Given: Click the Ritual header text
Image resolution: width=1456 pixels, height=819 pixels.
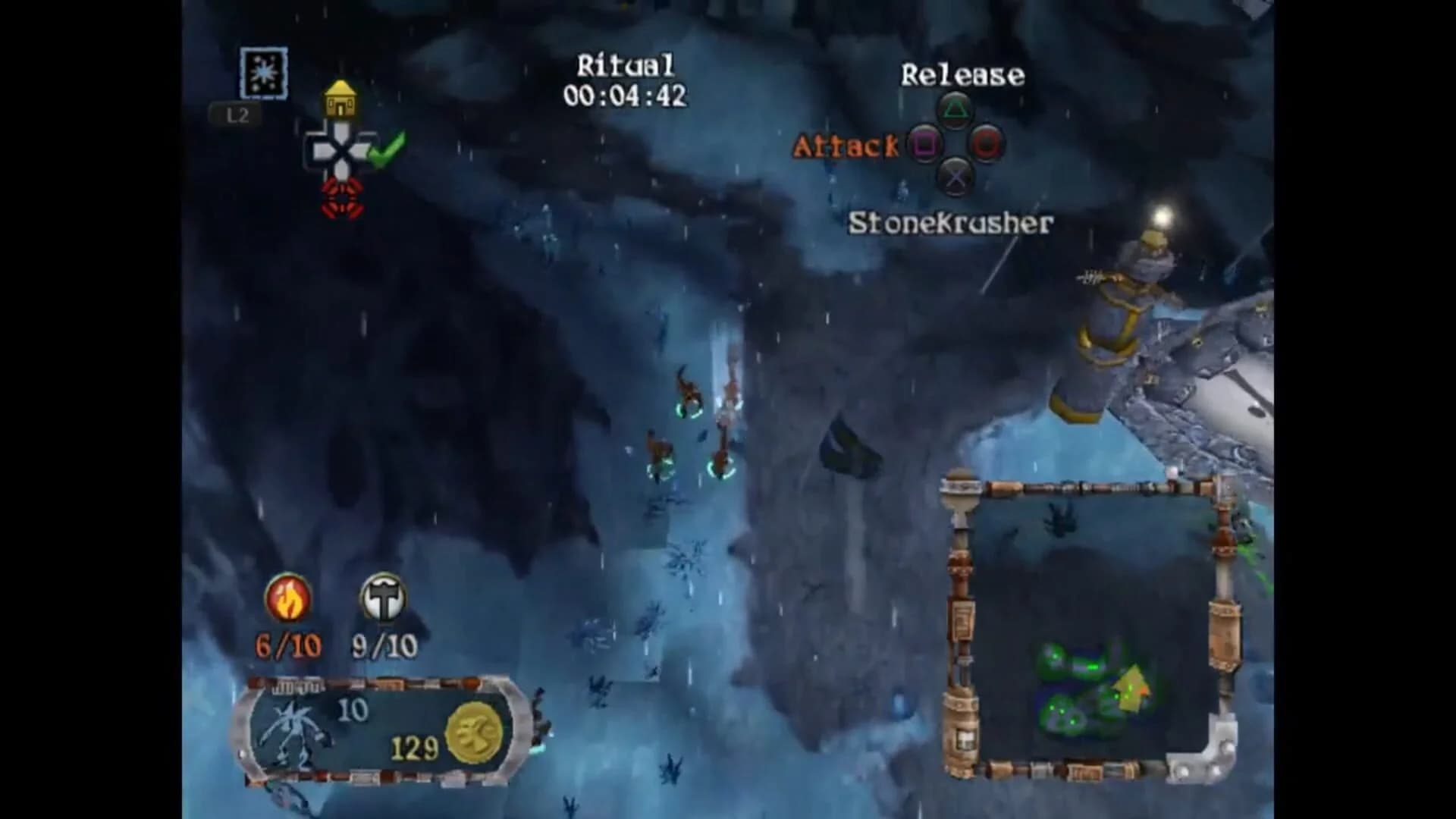Looking at the screenshot, I should click(624, 67).
